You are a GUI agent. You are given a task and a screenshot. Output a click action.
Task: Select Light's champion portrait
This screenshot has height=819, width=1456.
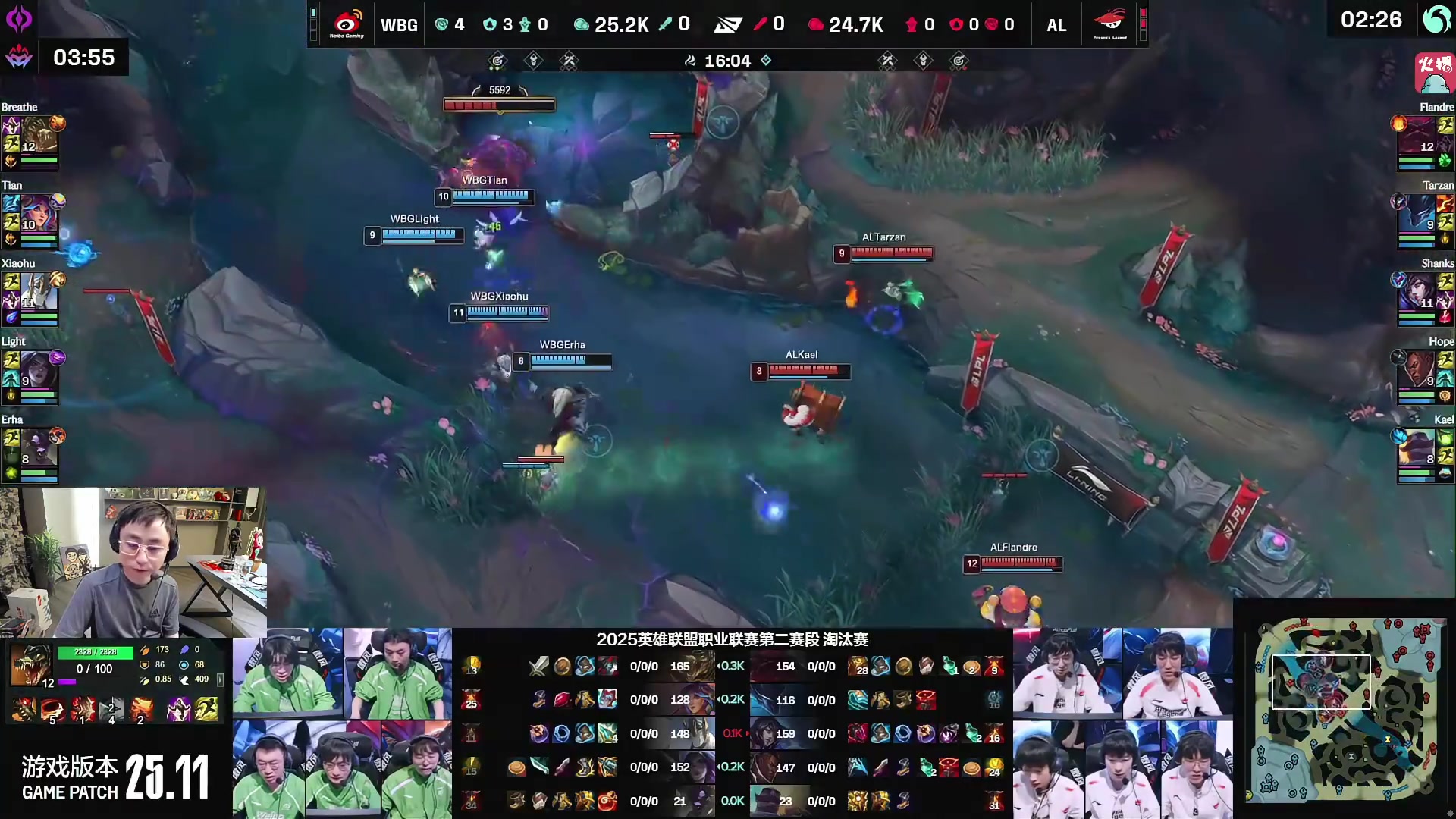(39, 369)
